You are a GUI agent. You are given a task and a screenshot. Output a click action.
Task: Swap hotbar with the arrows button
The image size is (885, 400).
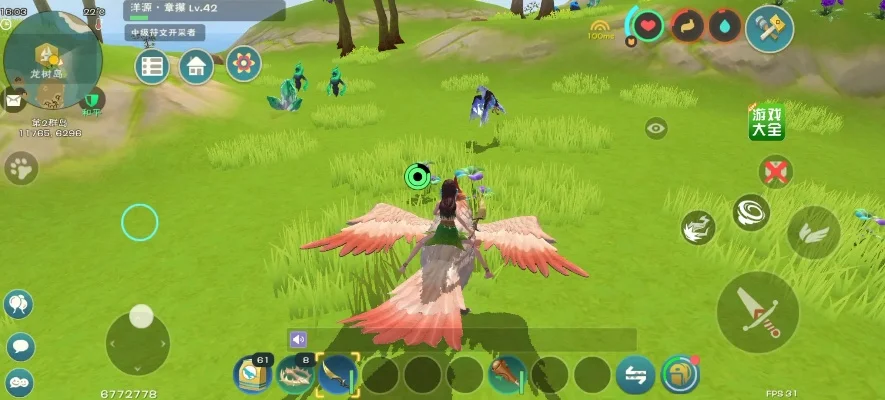pos(635,375)
